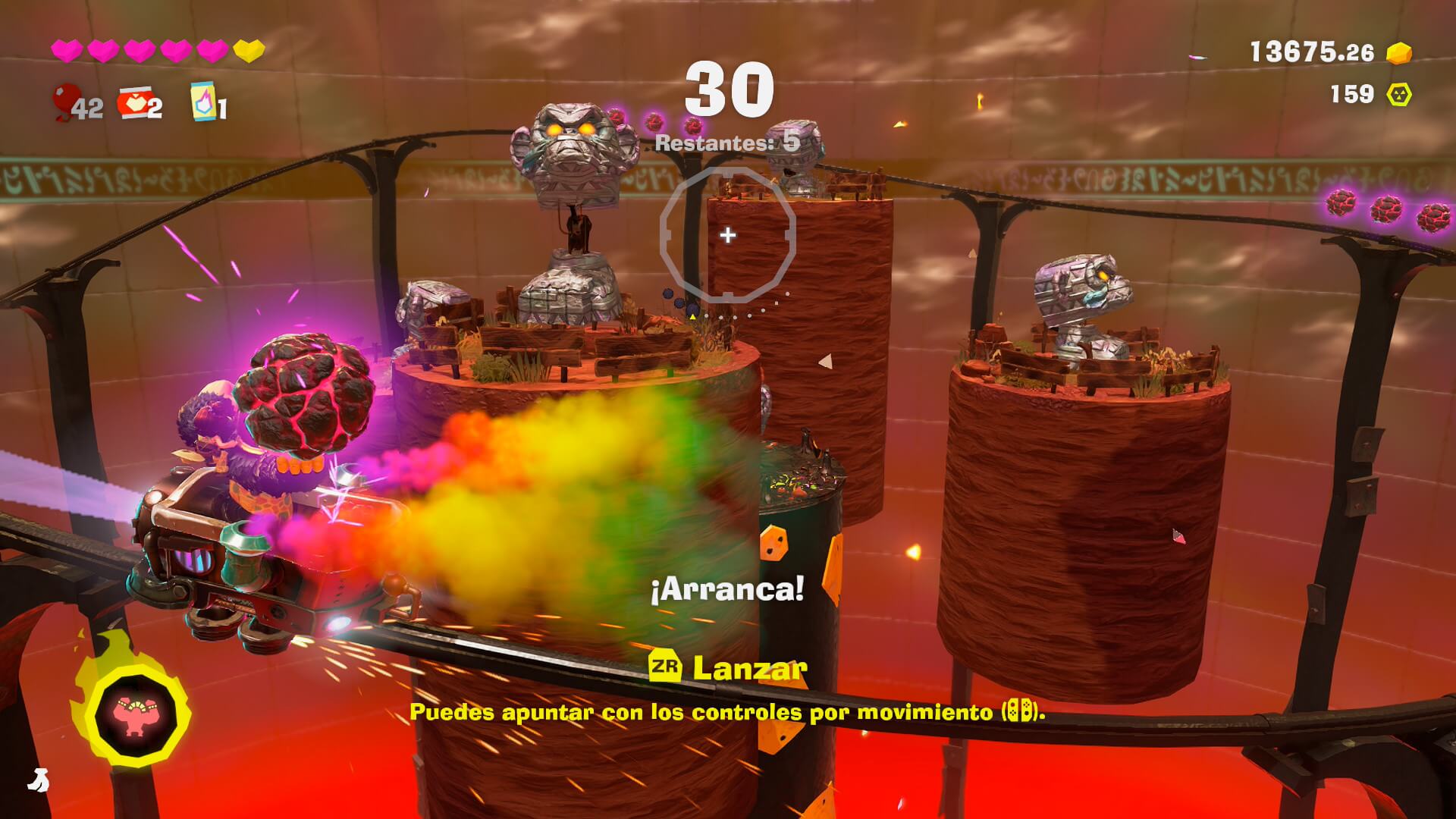The width and height of the screenshot is (1456, 819).
Task: Click the yellow hexagon chip counter icon
Action: [x=1399, y=94]
